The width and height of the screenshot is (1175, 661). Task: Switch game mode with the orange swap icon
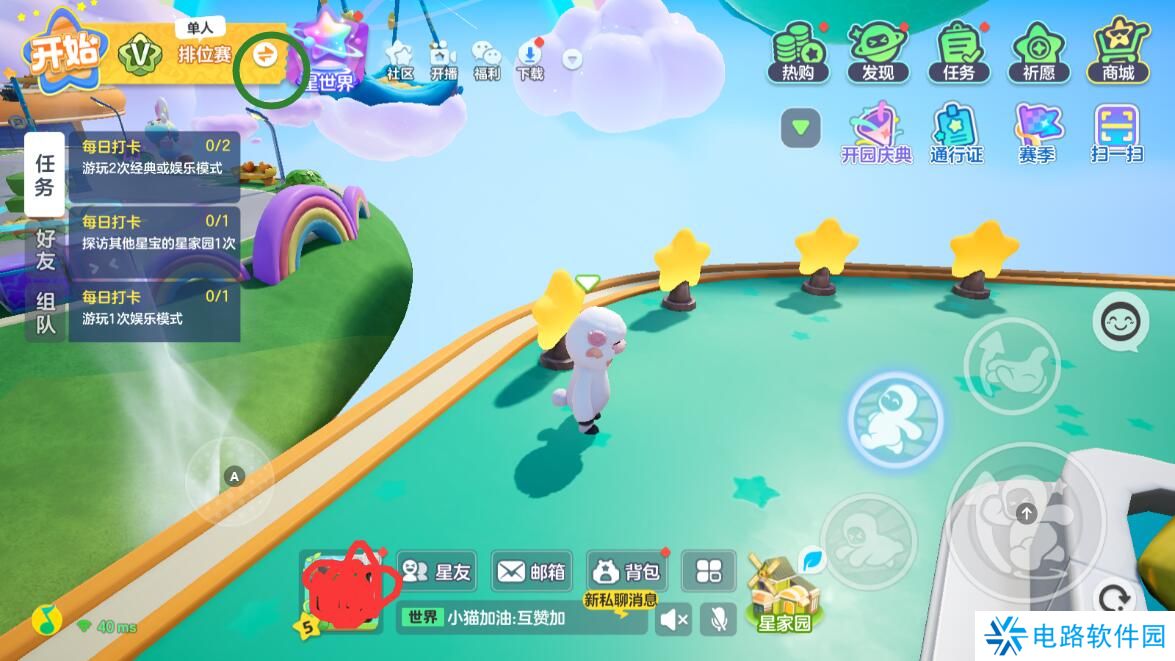tap(266, 54)
